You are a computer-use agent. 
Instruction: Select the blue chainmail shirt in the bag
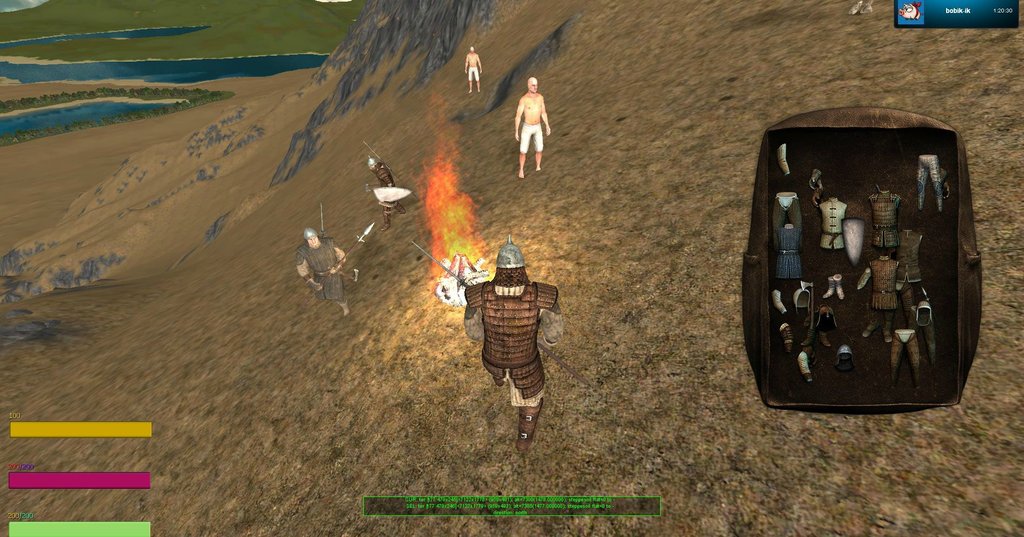click(x=788, y=252)
